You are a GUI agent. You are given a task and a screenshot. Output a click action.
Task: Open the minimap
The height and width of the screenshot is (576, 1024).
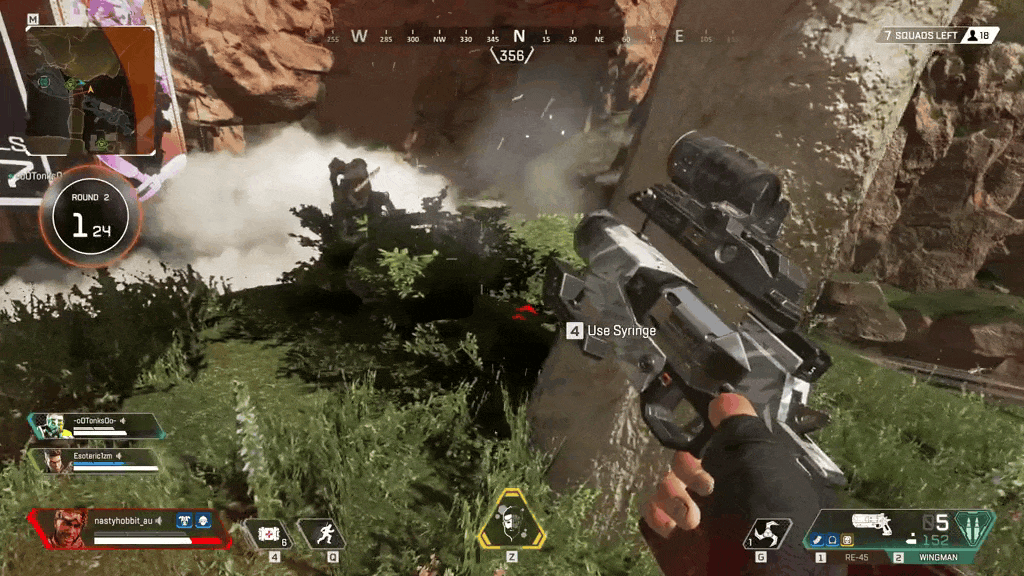[91, 91]
